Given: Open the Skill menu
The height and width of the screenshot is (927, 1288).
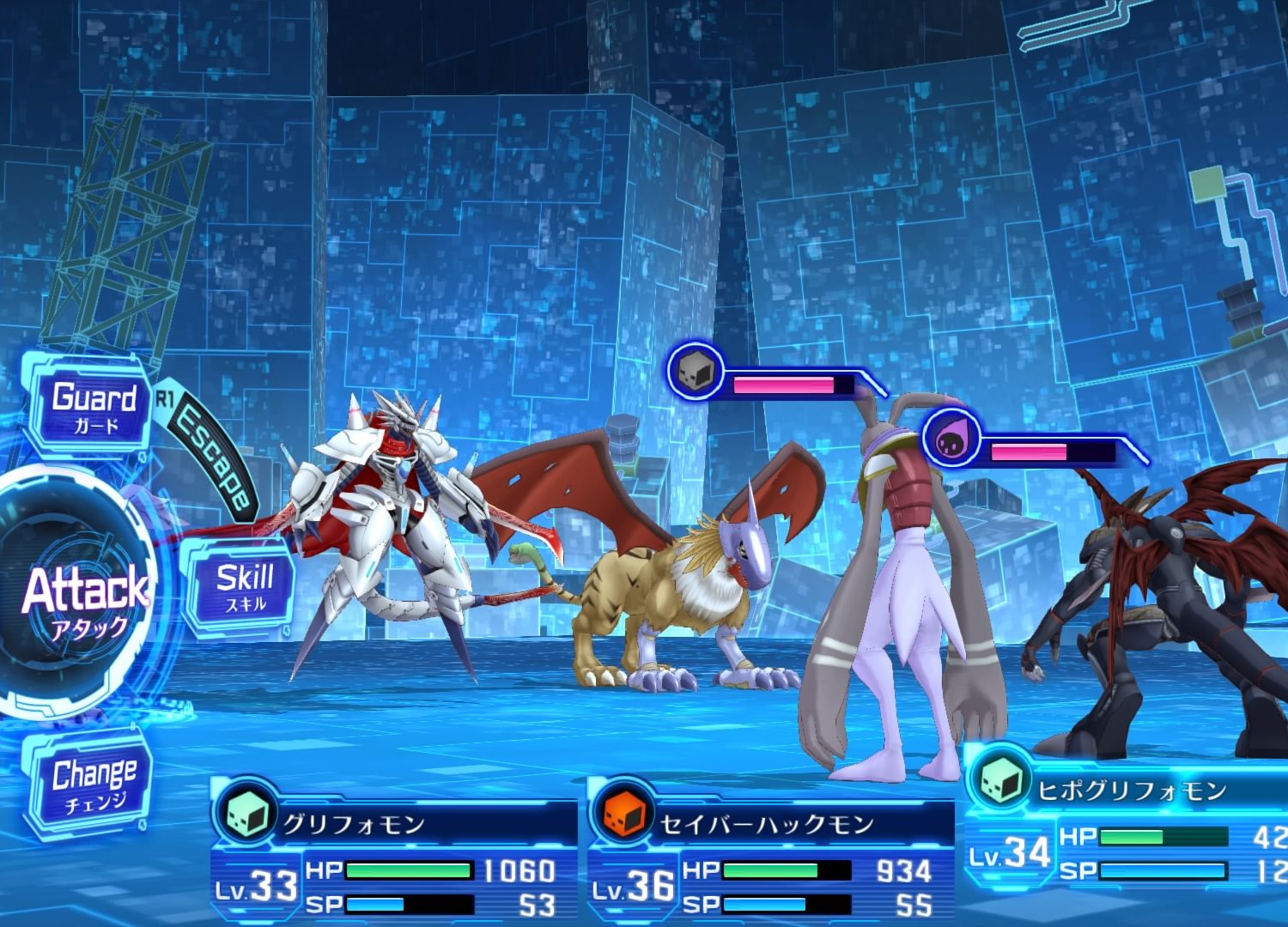Looking at the screenshot, I should (x=244, y=587).
